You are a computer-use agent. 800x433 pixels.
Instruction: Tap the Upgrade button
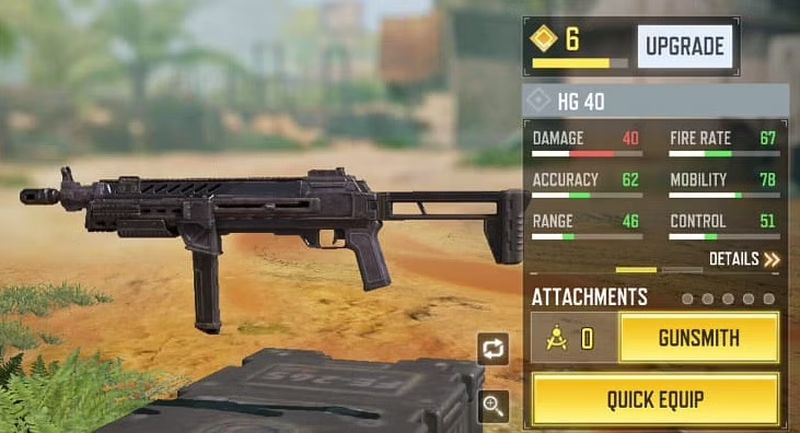(685, 46)
